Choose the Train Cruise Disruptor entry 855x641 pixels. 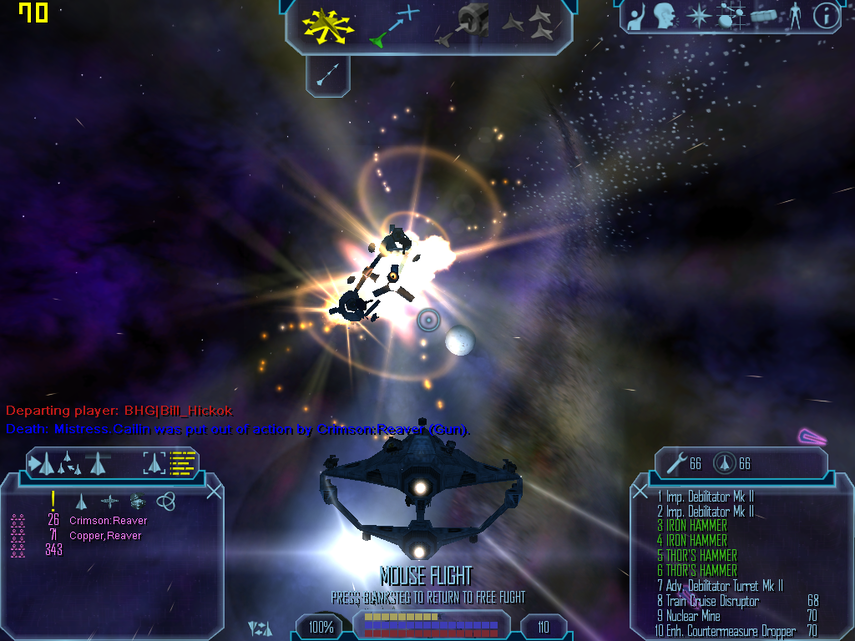pyautogui.click(x=708, y=601)
